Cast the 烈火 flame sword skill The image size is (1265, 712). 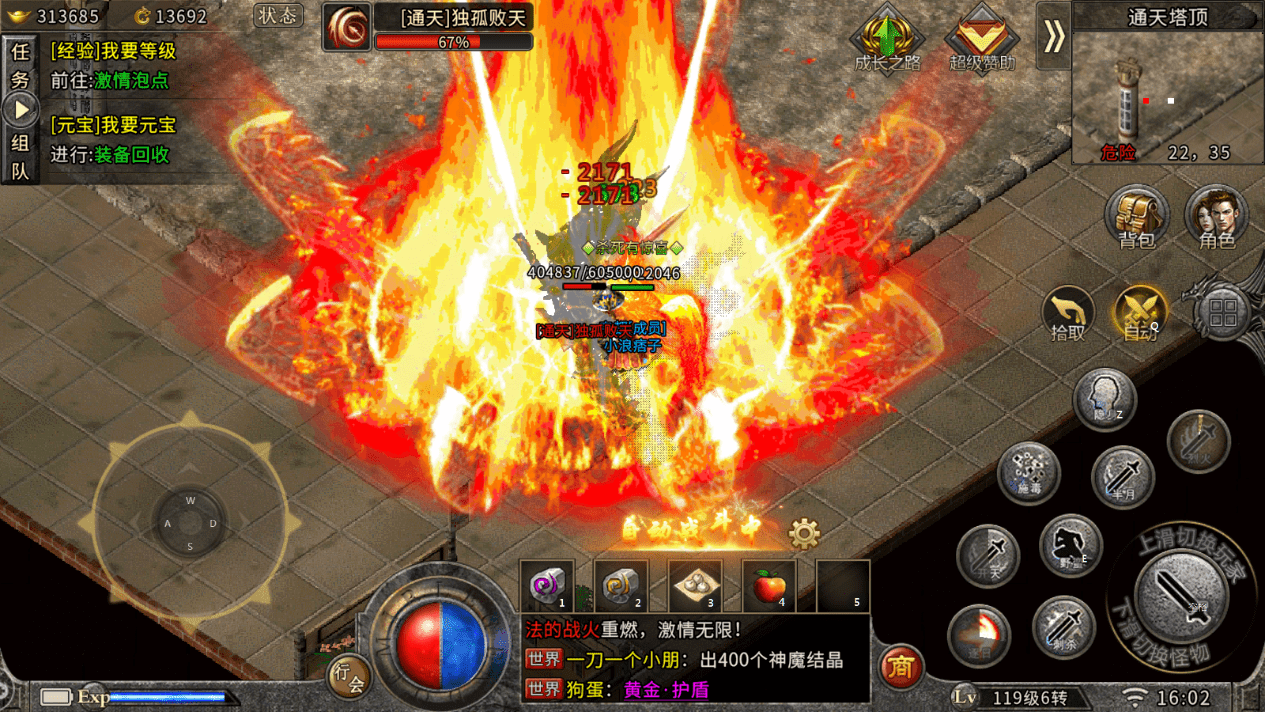point(1198,440)
